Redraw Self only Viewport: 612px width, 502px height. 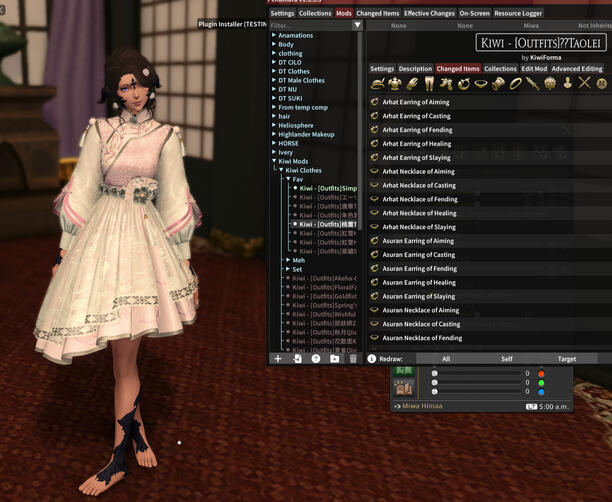coord(506,358)
